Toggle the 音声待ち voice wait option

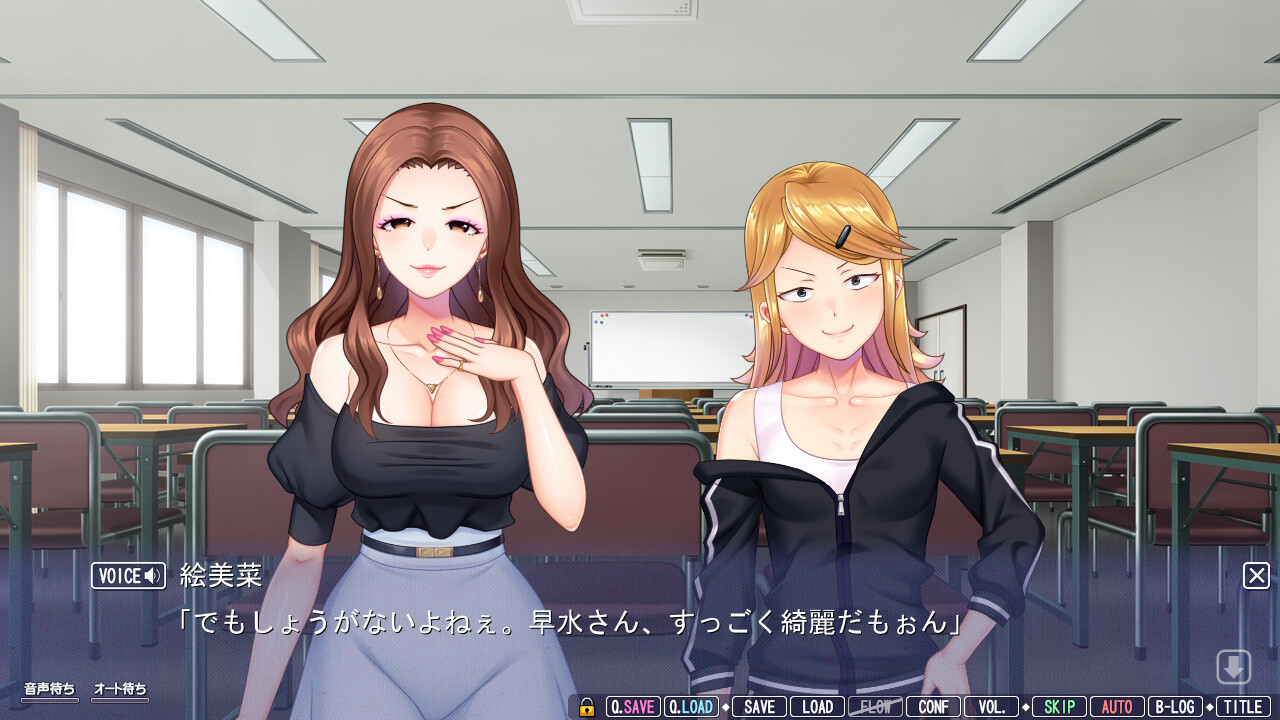click(50, 690)
